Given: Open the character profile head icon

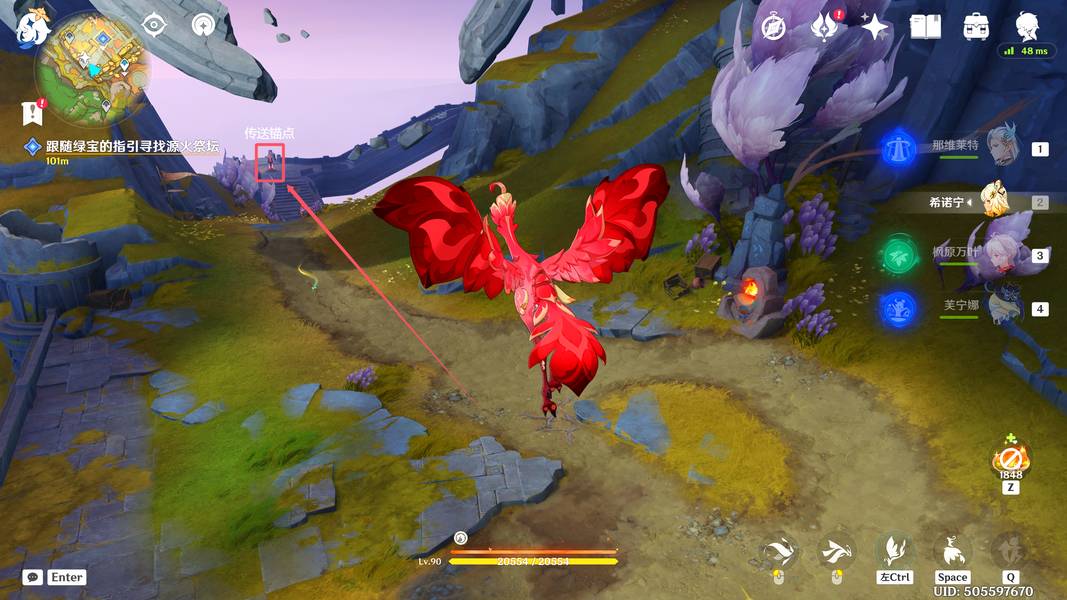Looking at the screenshot, I should (x=1027, y=26).
